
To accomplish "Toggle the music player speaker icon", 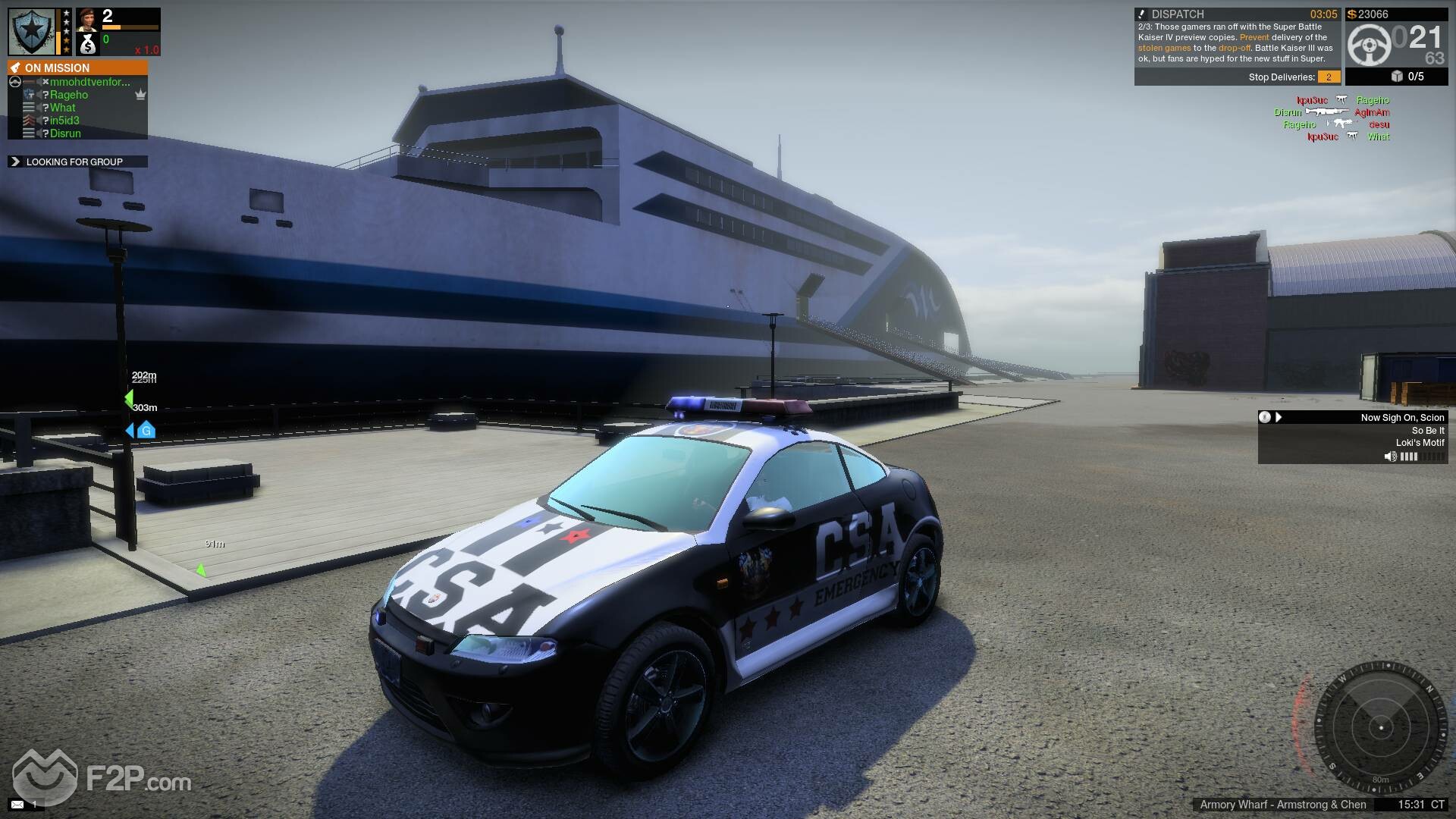I will pos(1390,457).
